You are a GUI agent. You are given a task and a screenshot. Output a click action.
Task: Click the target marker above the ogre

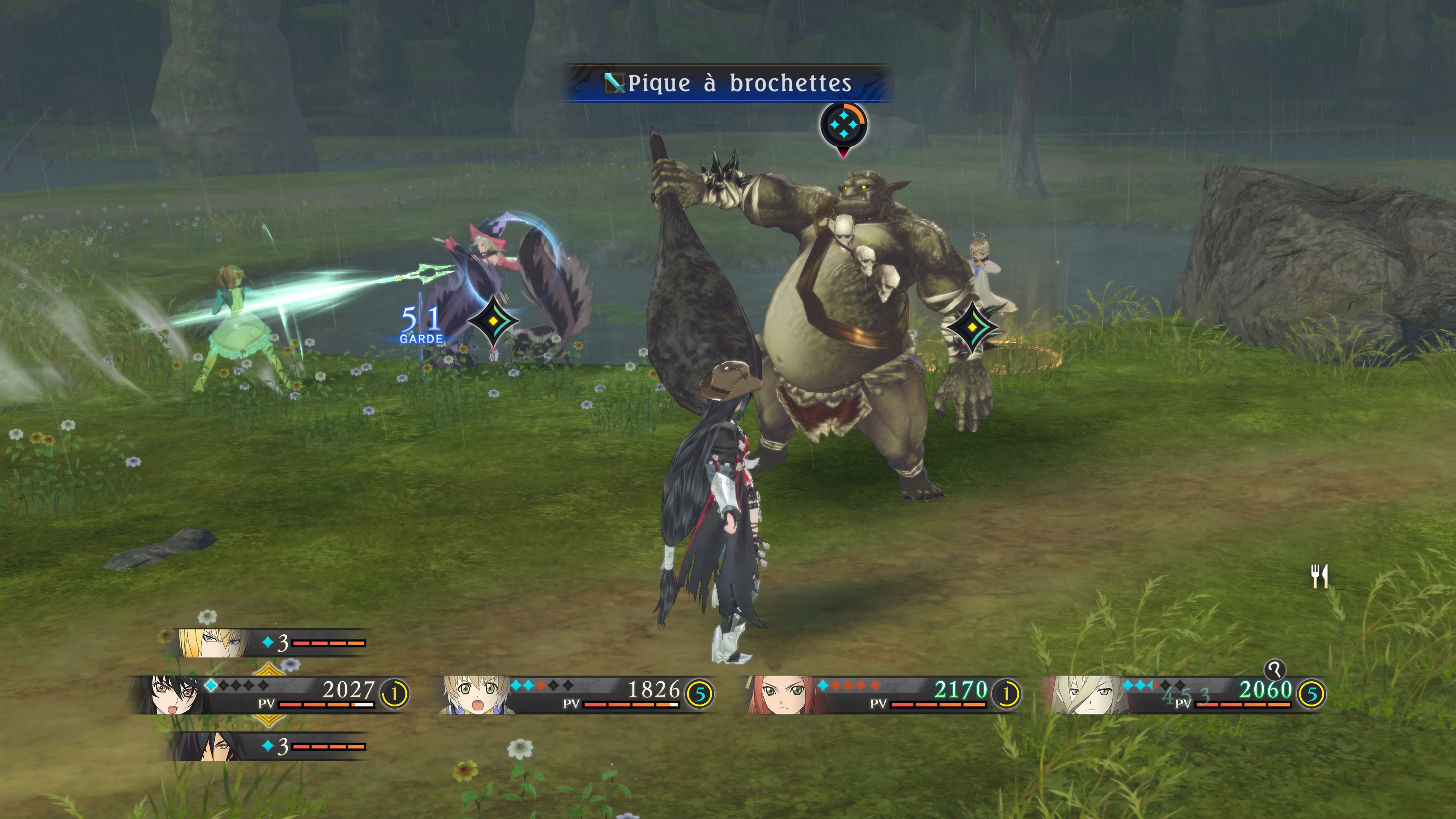[843, 125]
